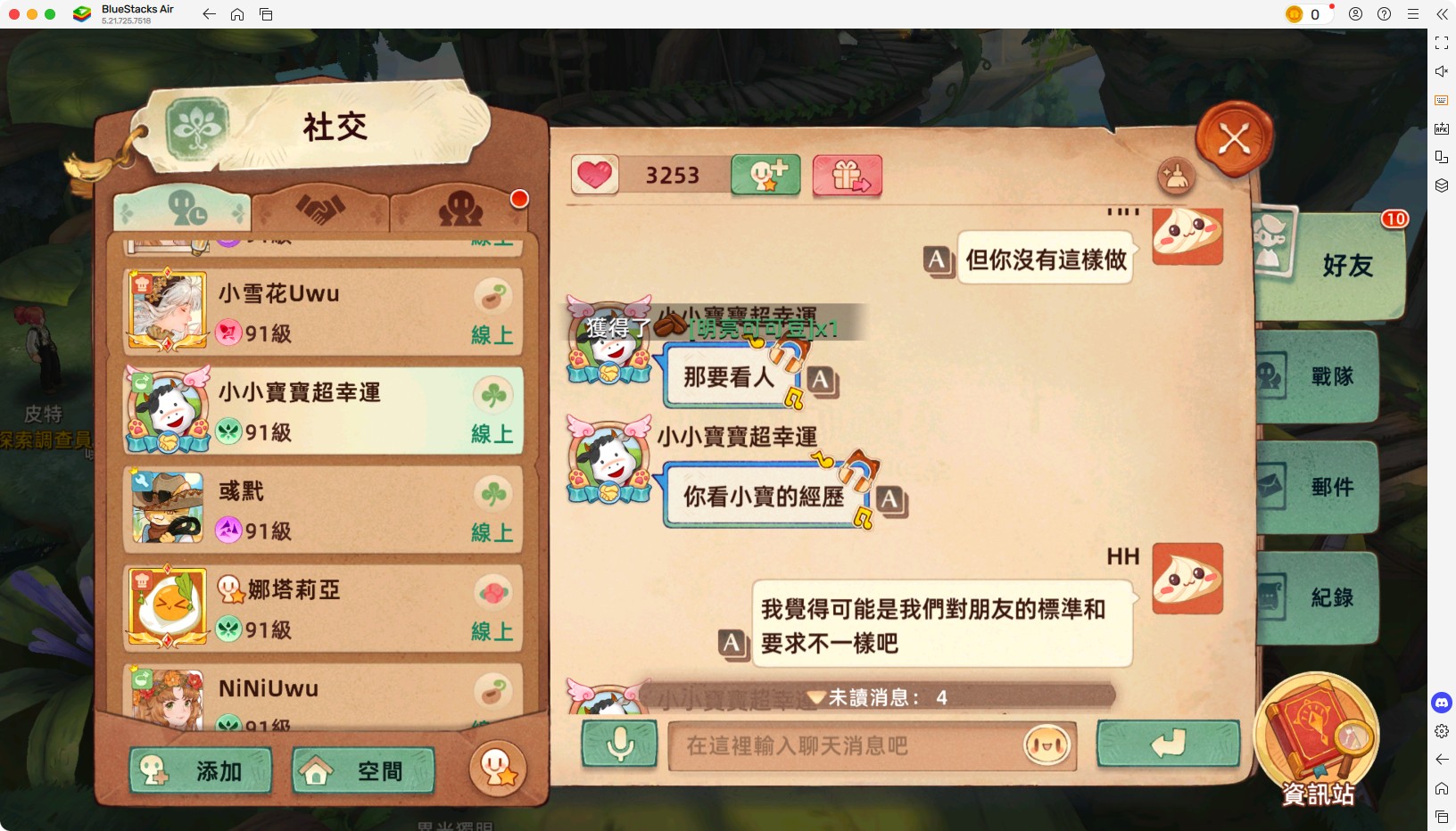The width and height of the screenshot is (1456, 831).
Task: Collapse sidebar using double chevron at top right
Action: coord(1443,14)
